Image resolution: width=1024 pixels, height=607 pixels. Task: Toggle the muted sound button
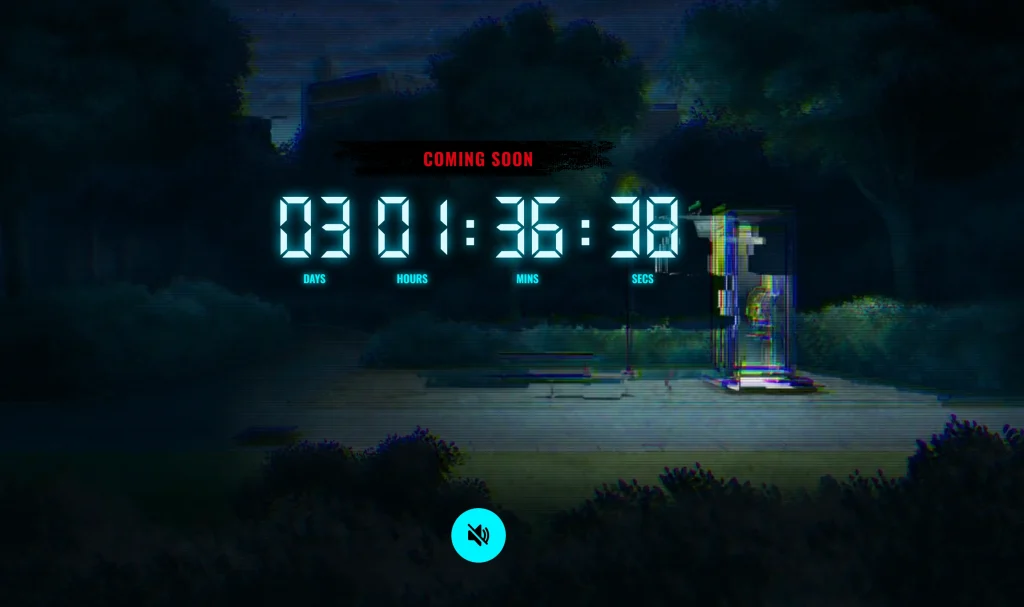point(478,535)
